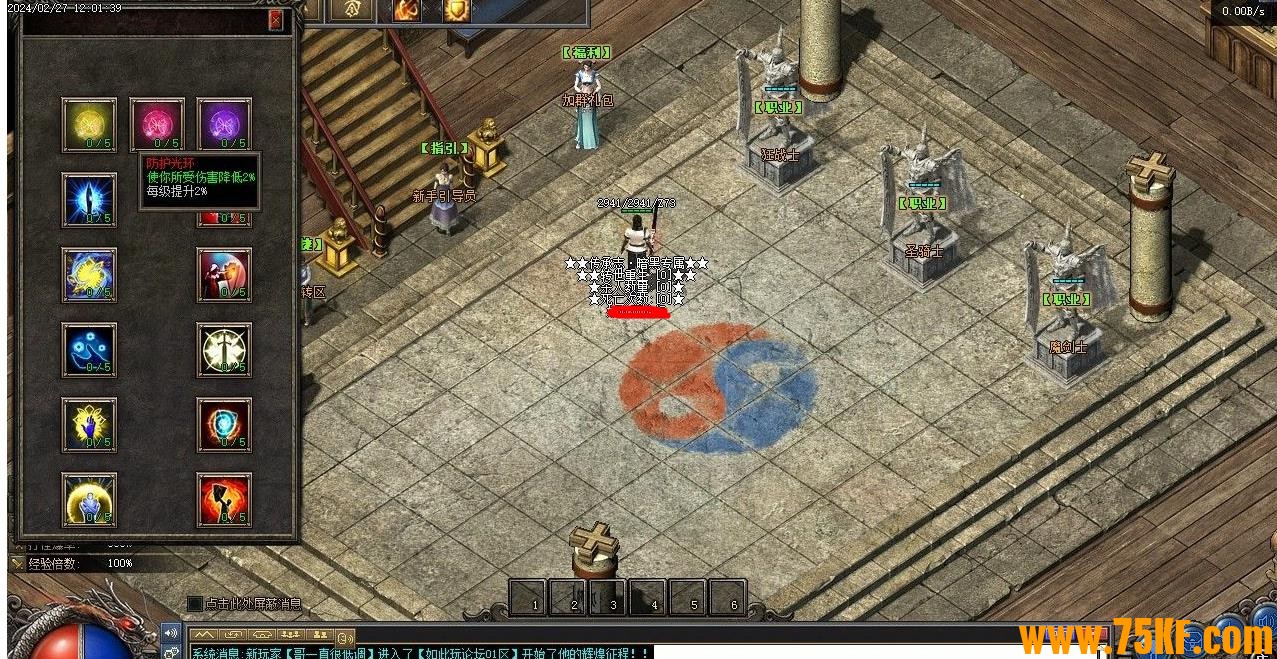Select hotbar slot number 6
The height and width of the screenshot is (659, 1277).
click(x=728, y=598)
